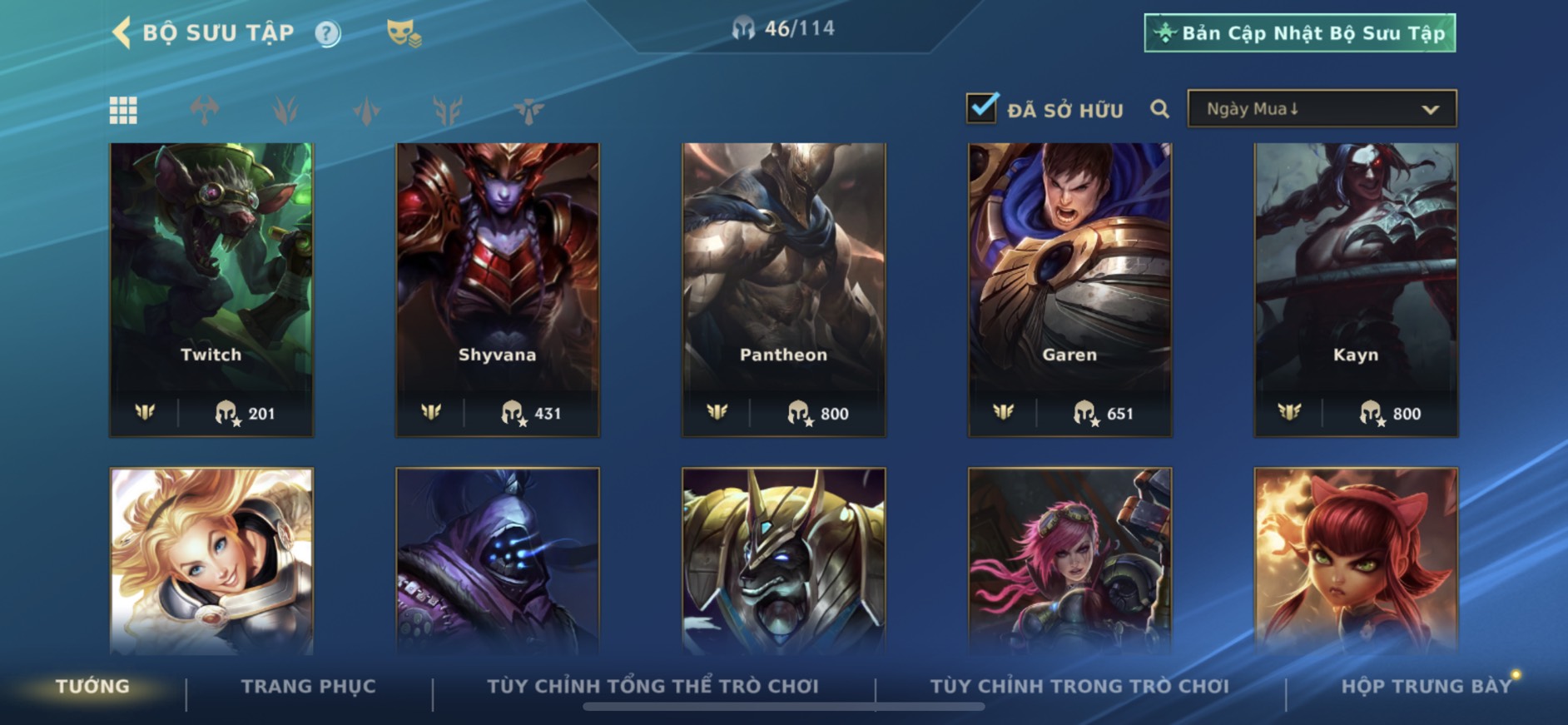Switch to Tùy Chỉnh Trong Trò Chơi tab
1568x725 pixels.
tap(1079, 687)
